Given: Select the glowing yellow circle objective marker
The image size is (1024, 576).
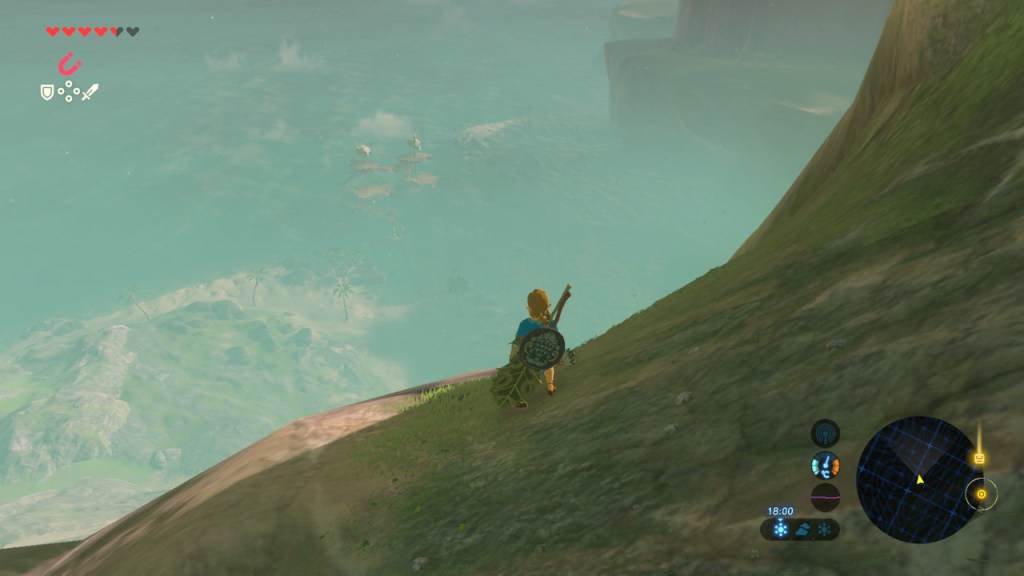Looking at the screenshot, I should click(981, 494).
